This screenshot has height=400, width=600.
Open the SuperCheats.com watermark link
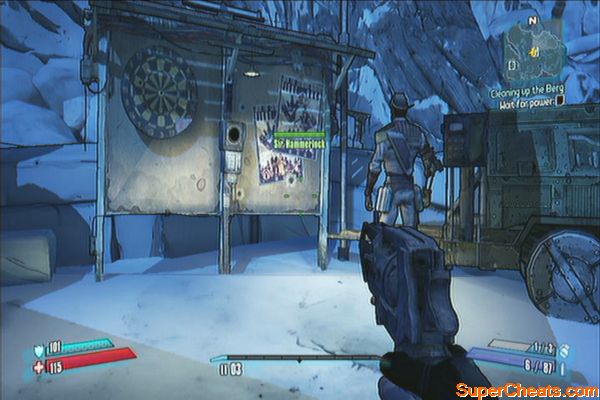tap(525, 389)
